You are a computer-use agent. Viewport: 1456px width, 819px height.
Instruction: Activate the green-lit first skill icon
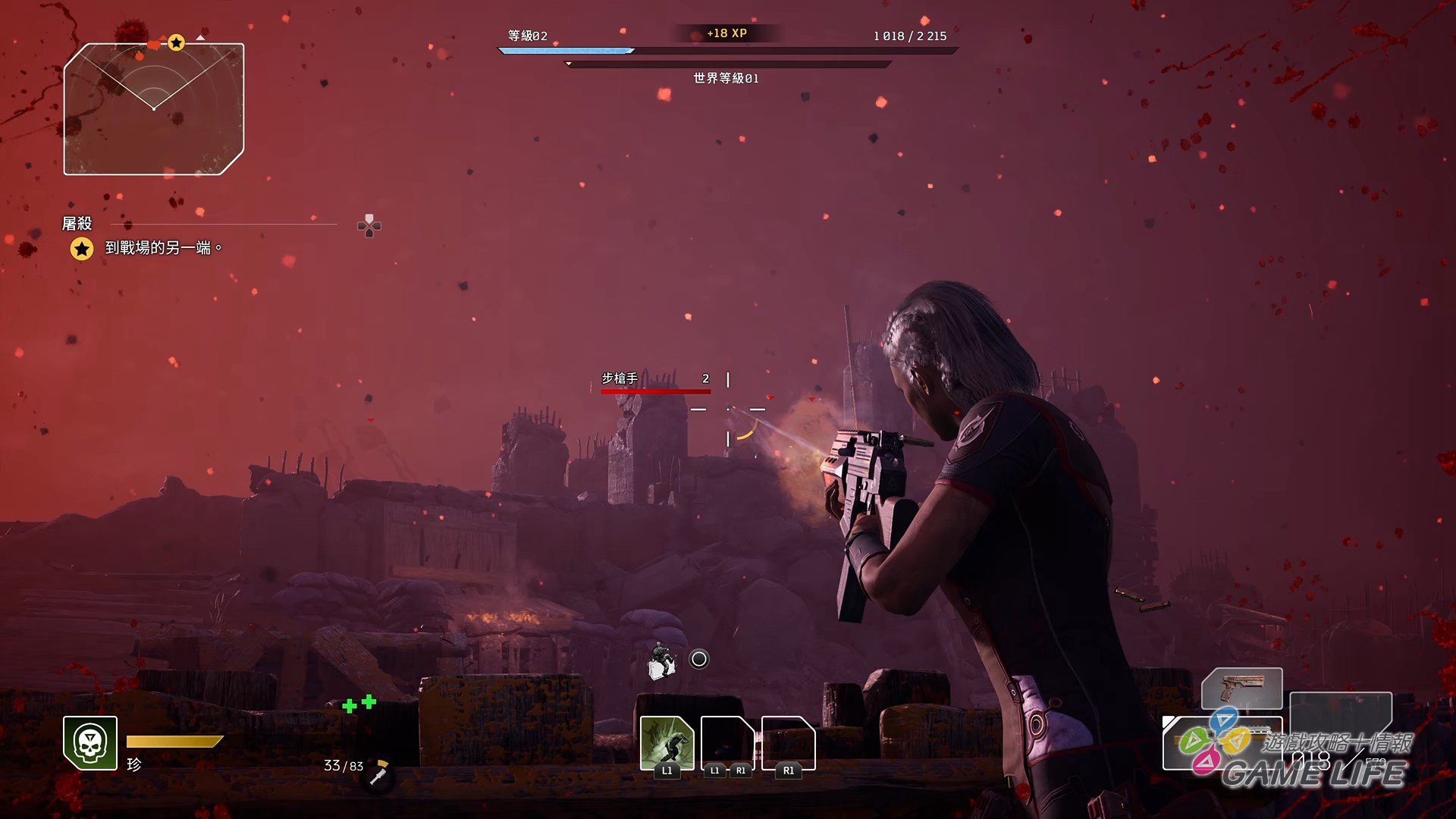pos(667,742)
